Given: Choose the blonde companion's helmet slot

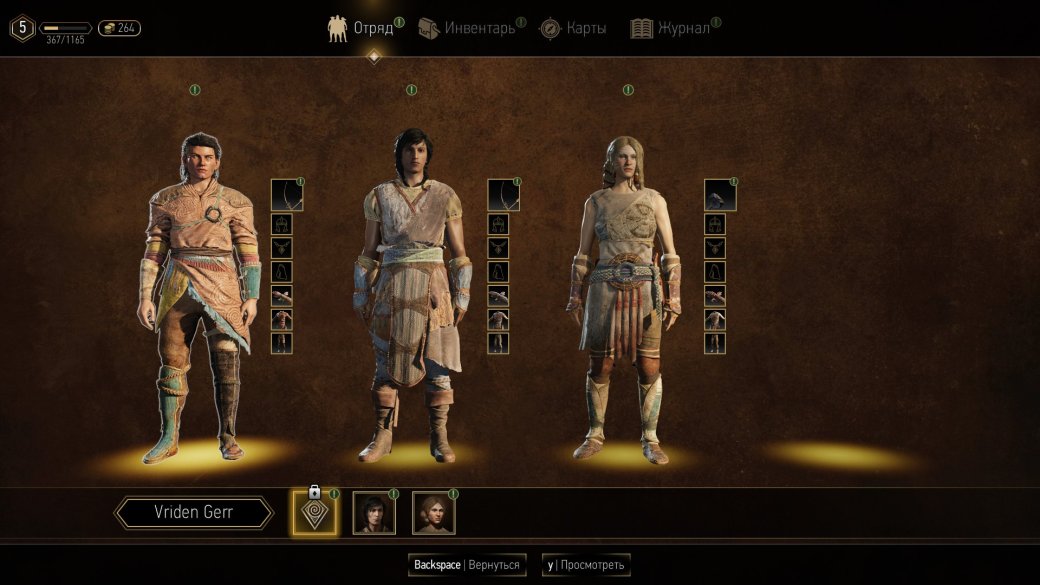Looking at the screenshot, I should pos(715,225).
